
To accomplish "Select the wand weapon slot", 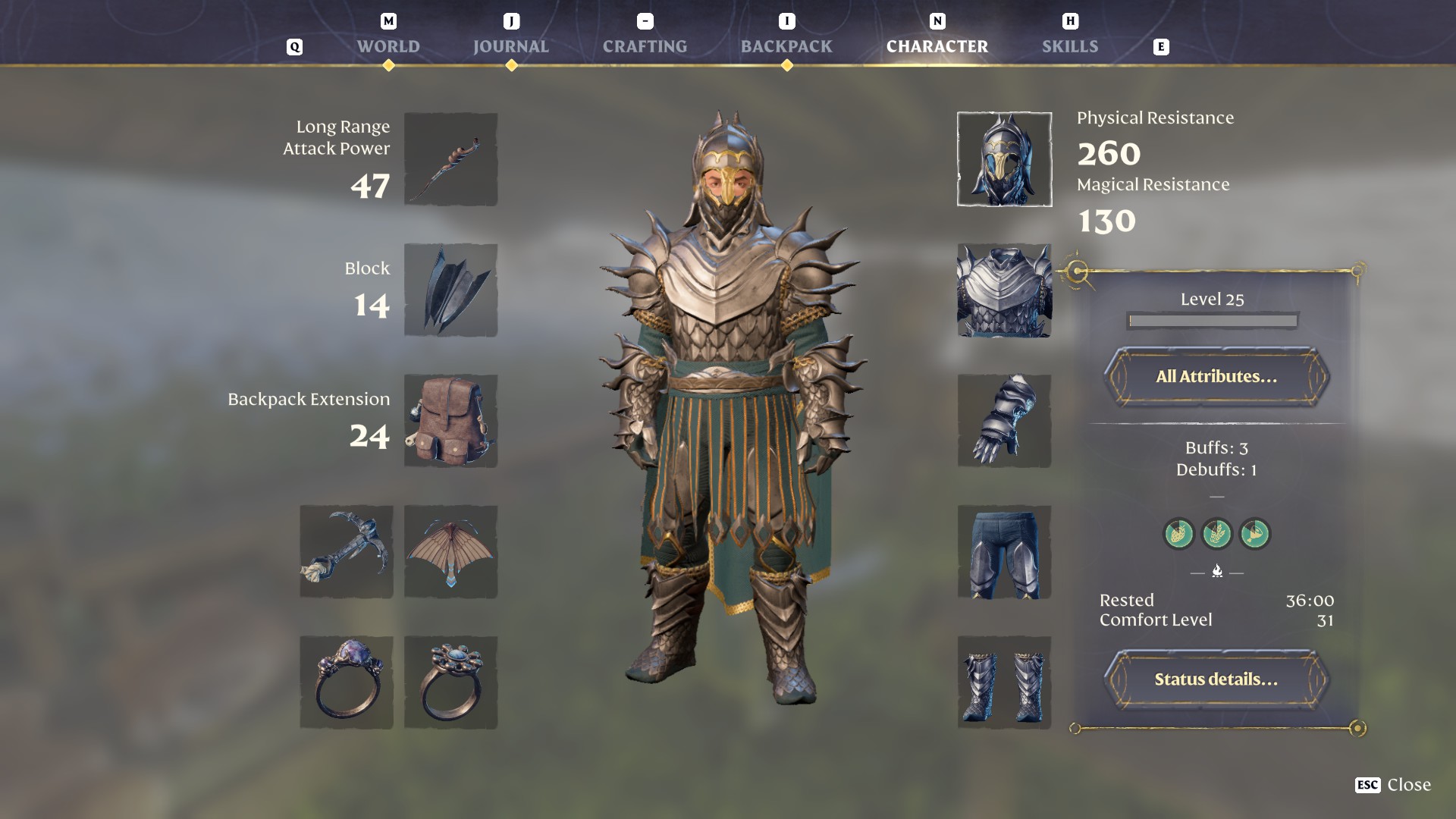I will (450, 159).
